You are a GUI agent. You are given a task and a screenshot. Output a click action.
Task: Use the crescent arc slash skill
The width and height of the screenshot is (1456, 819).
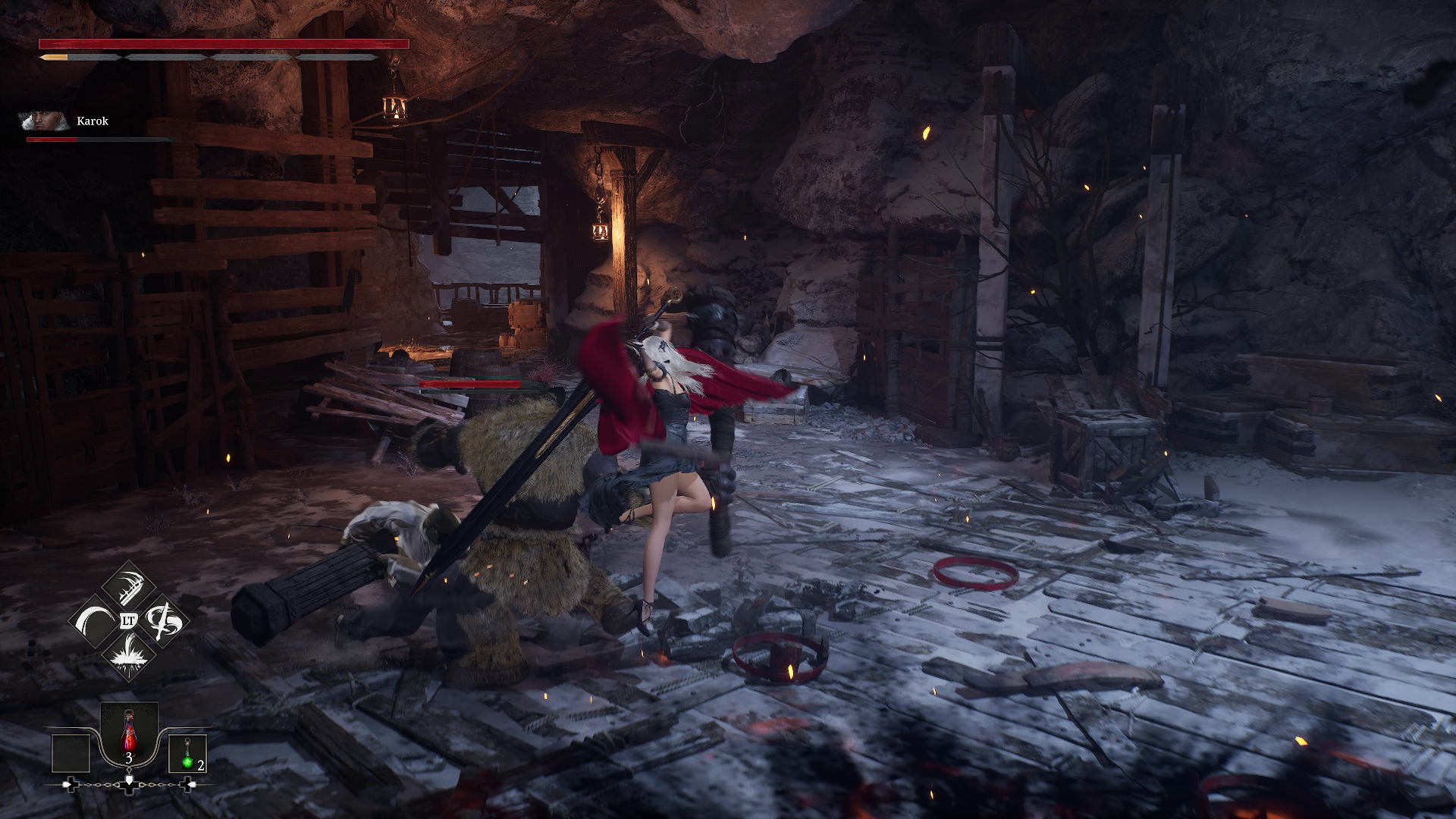[x=94, y=621]
